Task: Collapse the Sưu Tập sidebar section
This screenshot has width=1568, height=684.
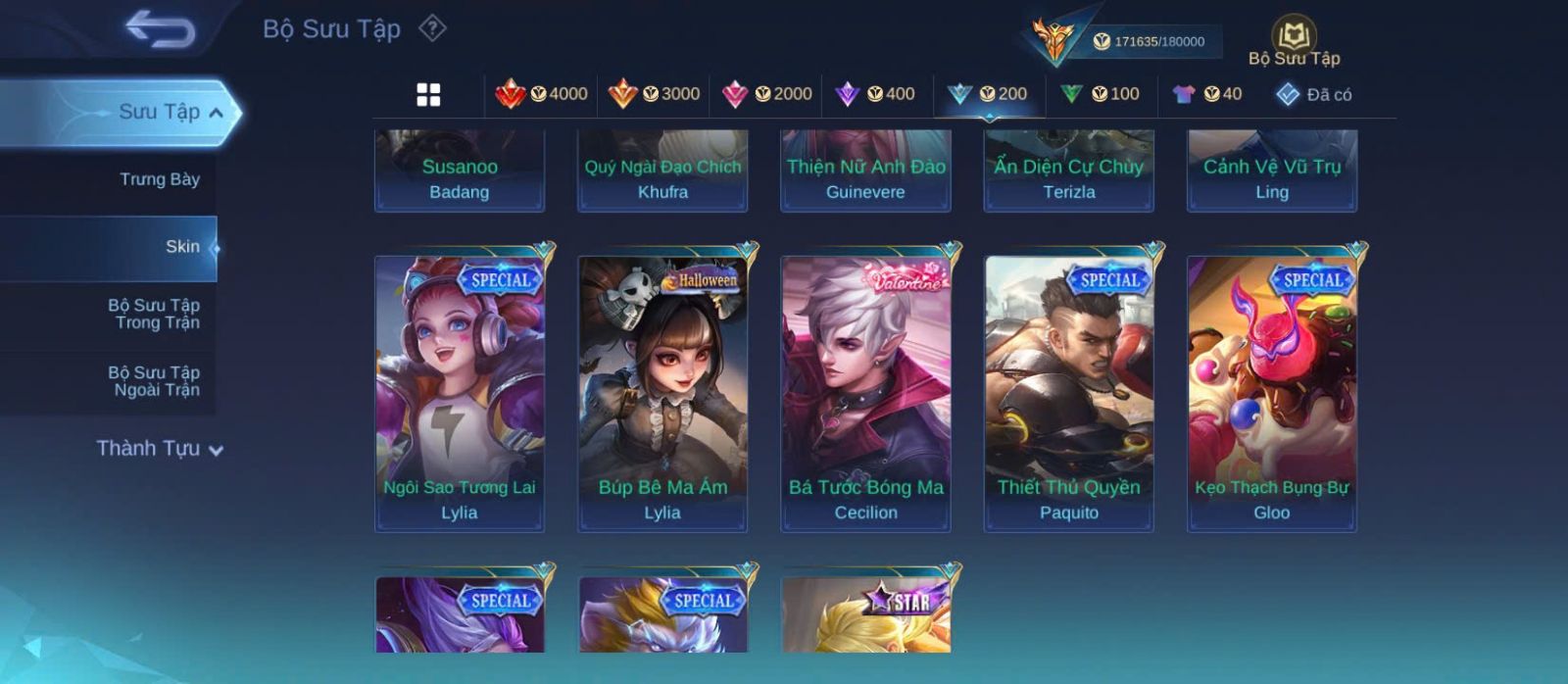Action: point(215,113)
